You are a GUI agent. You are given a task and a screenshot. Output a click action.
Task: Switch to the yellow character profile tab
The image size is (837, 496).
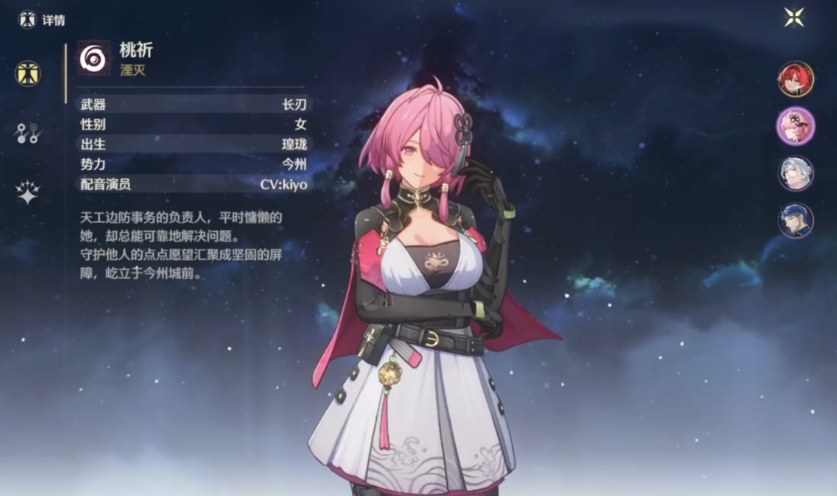tap(28, 73)
